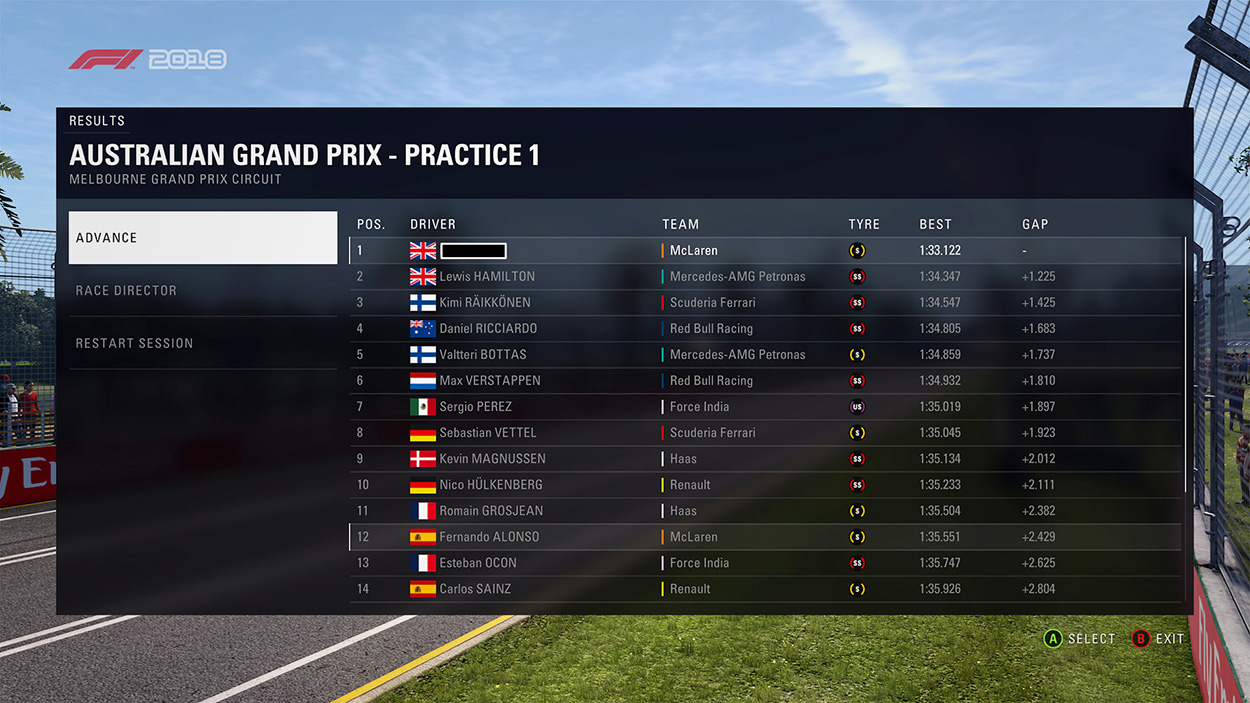Viewport: 1250px width, 703px height.
Task: Click Kimi Räikkönen's result row
Action: click(x=765, y=303)
